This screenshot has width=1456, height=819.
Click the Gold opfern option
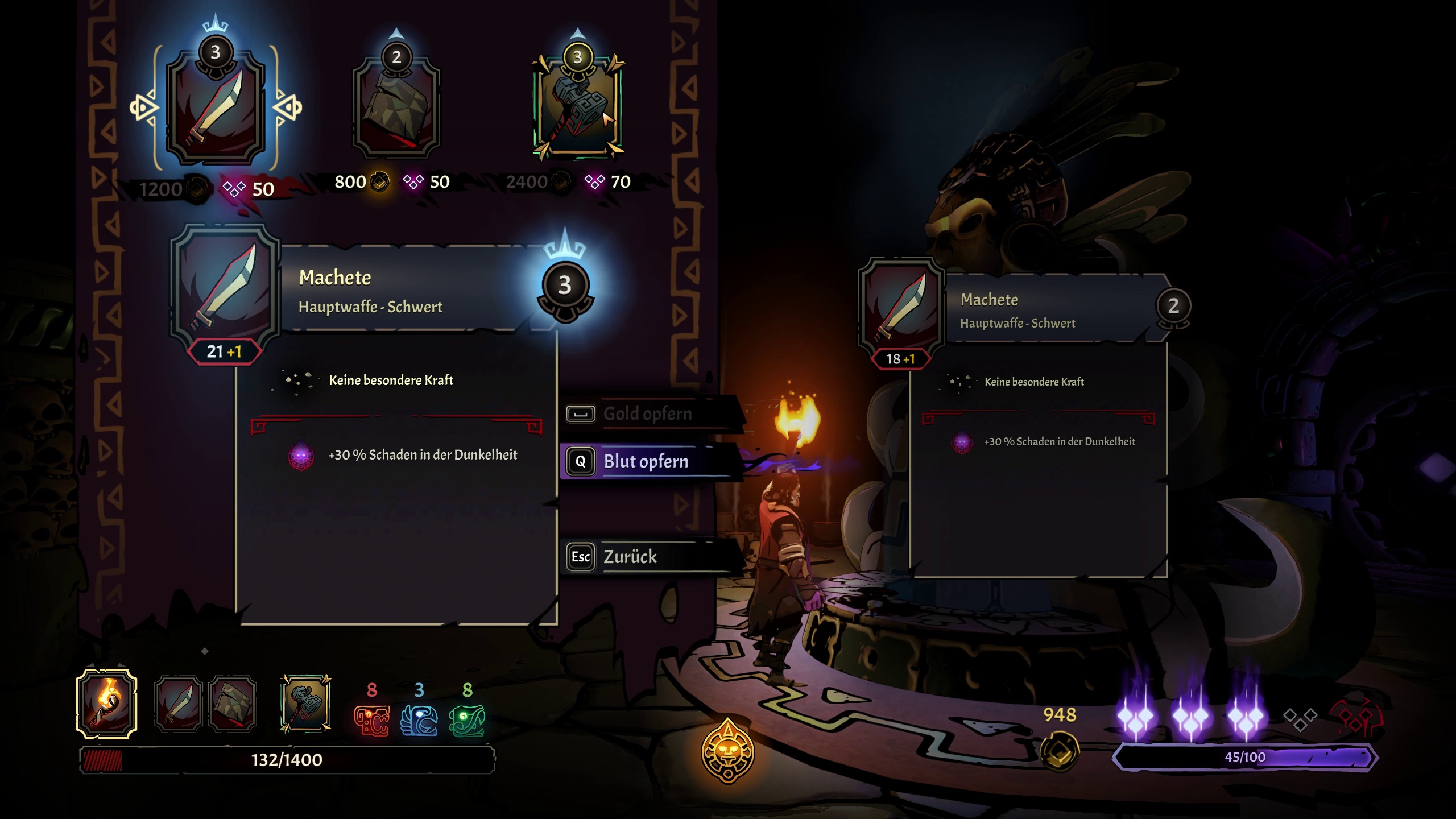(647, 413)
